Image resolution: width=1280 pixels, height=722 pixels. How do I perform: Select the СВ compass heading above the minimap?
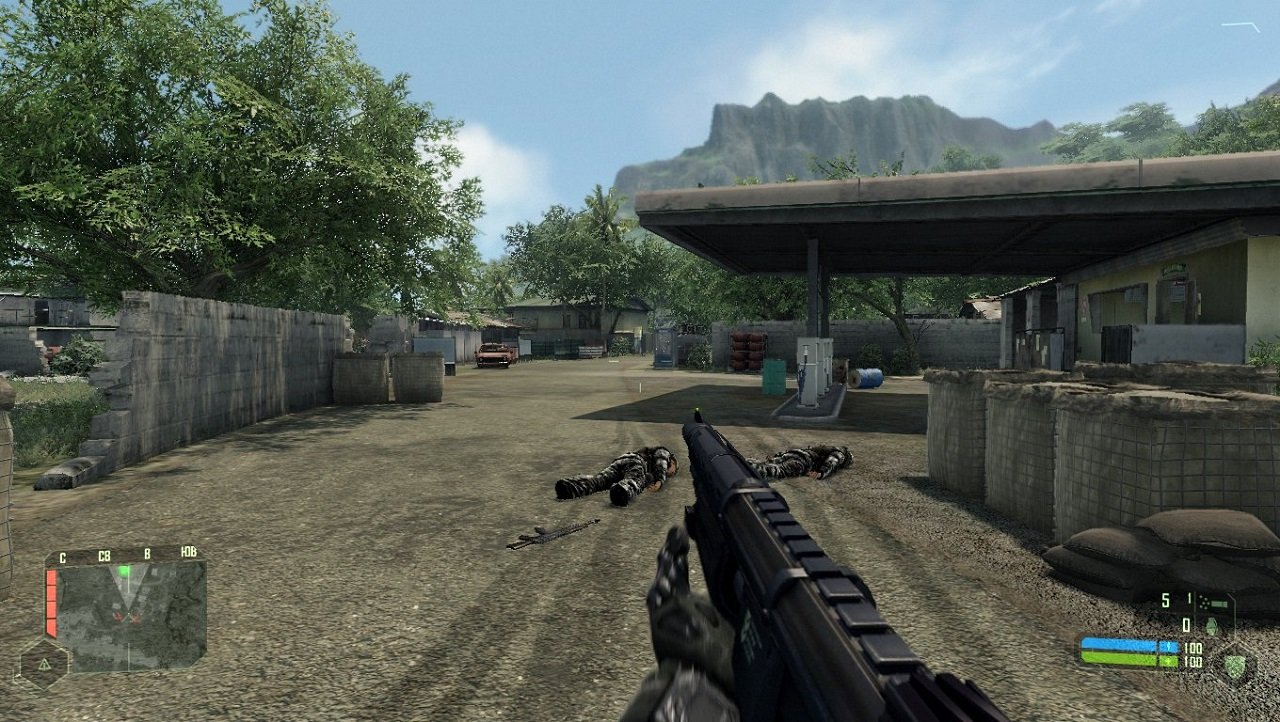pos(105,554)
